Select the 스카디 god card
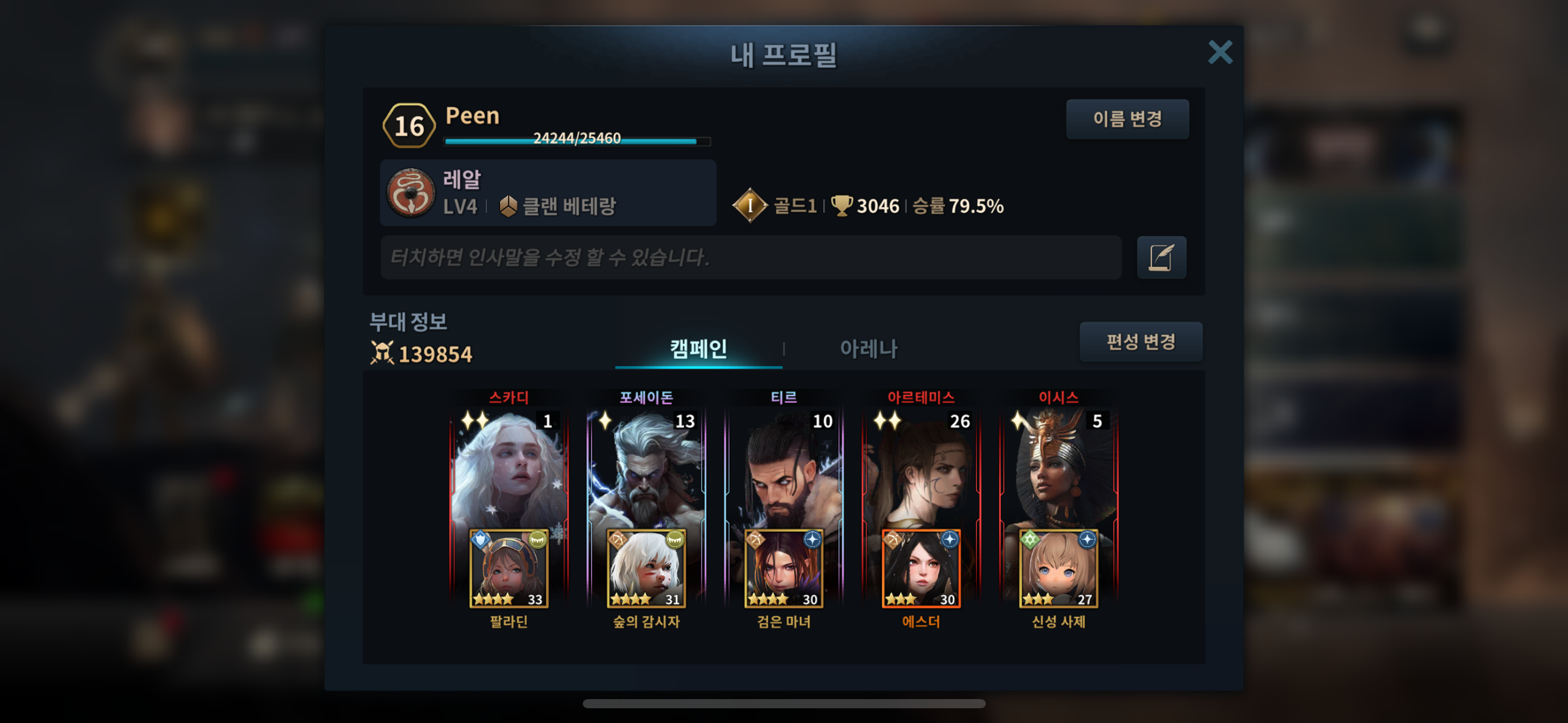 tap(509, 466)
